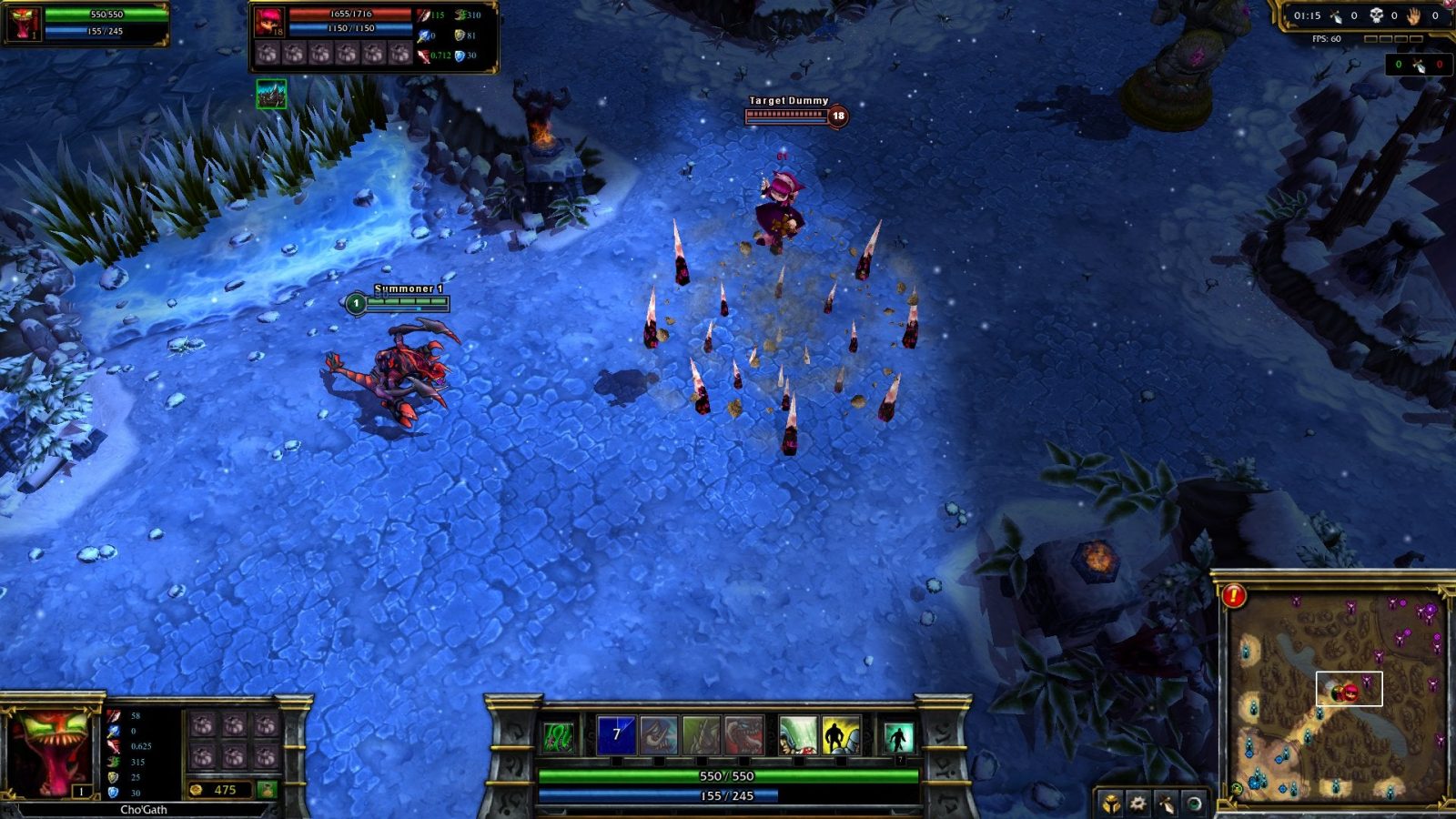Click the spiky Rupture debuff icon
1456x819 pixels.
tap(271, 94)
